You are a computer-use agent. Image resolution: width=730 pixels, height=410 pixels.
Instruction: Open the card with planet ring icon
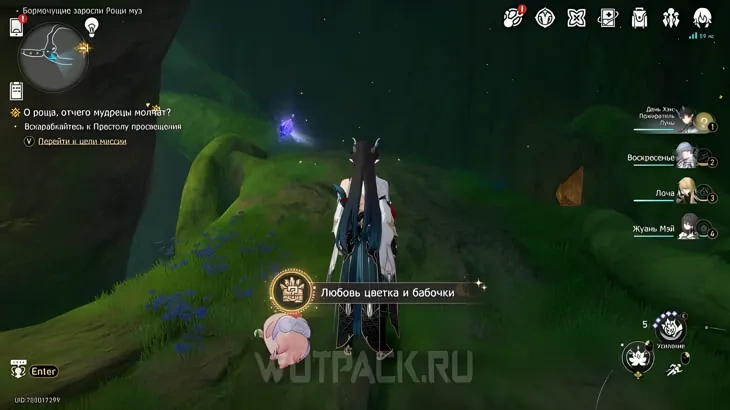[608, 17]
